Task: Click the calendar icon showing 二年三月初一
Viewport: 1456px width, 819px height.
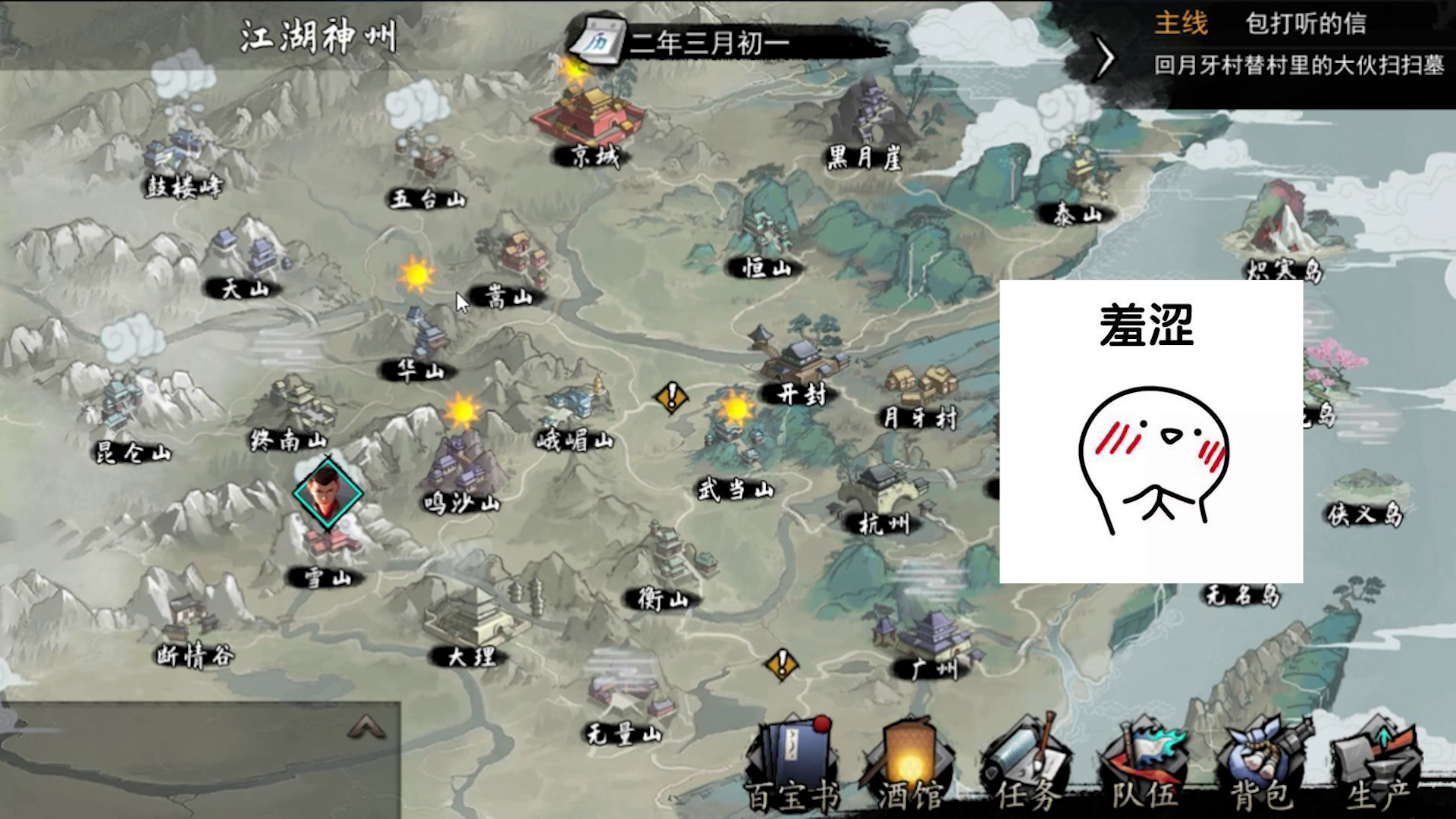Action: click(601, 42)
